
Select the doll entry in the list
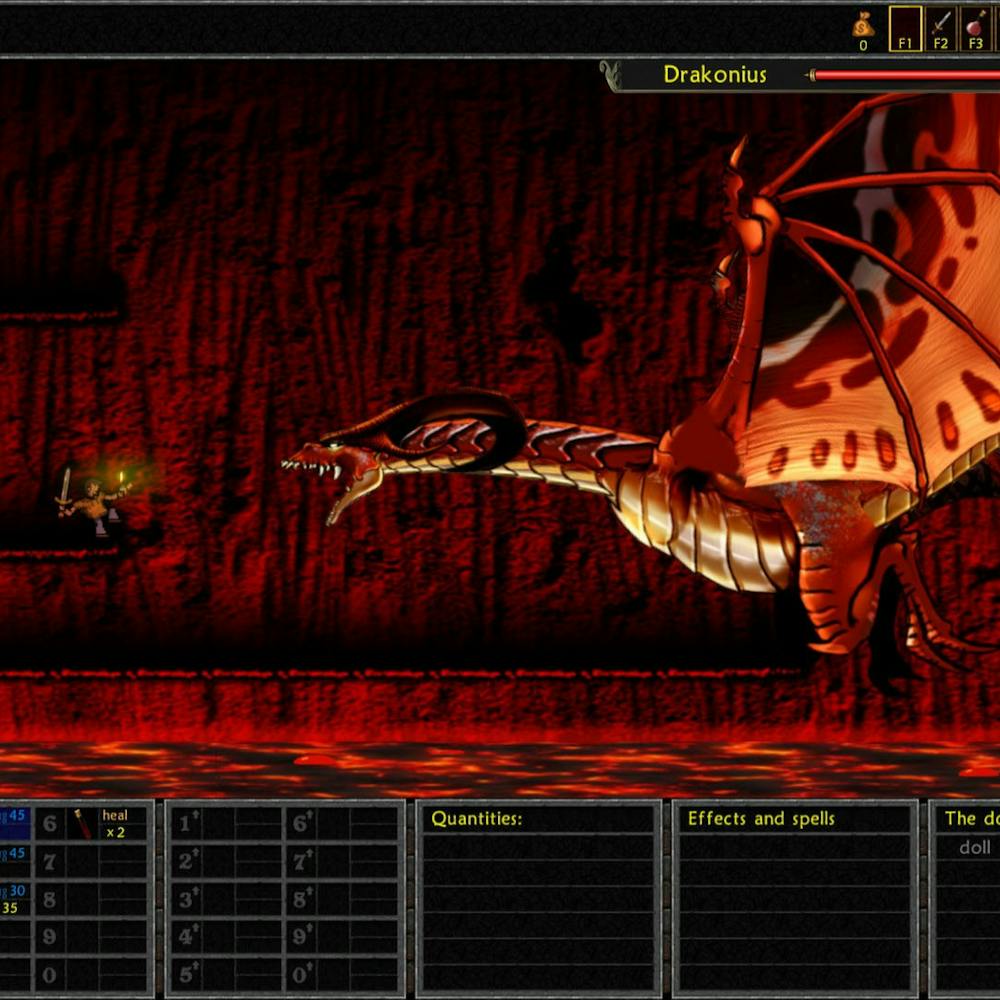pos(974,847)
